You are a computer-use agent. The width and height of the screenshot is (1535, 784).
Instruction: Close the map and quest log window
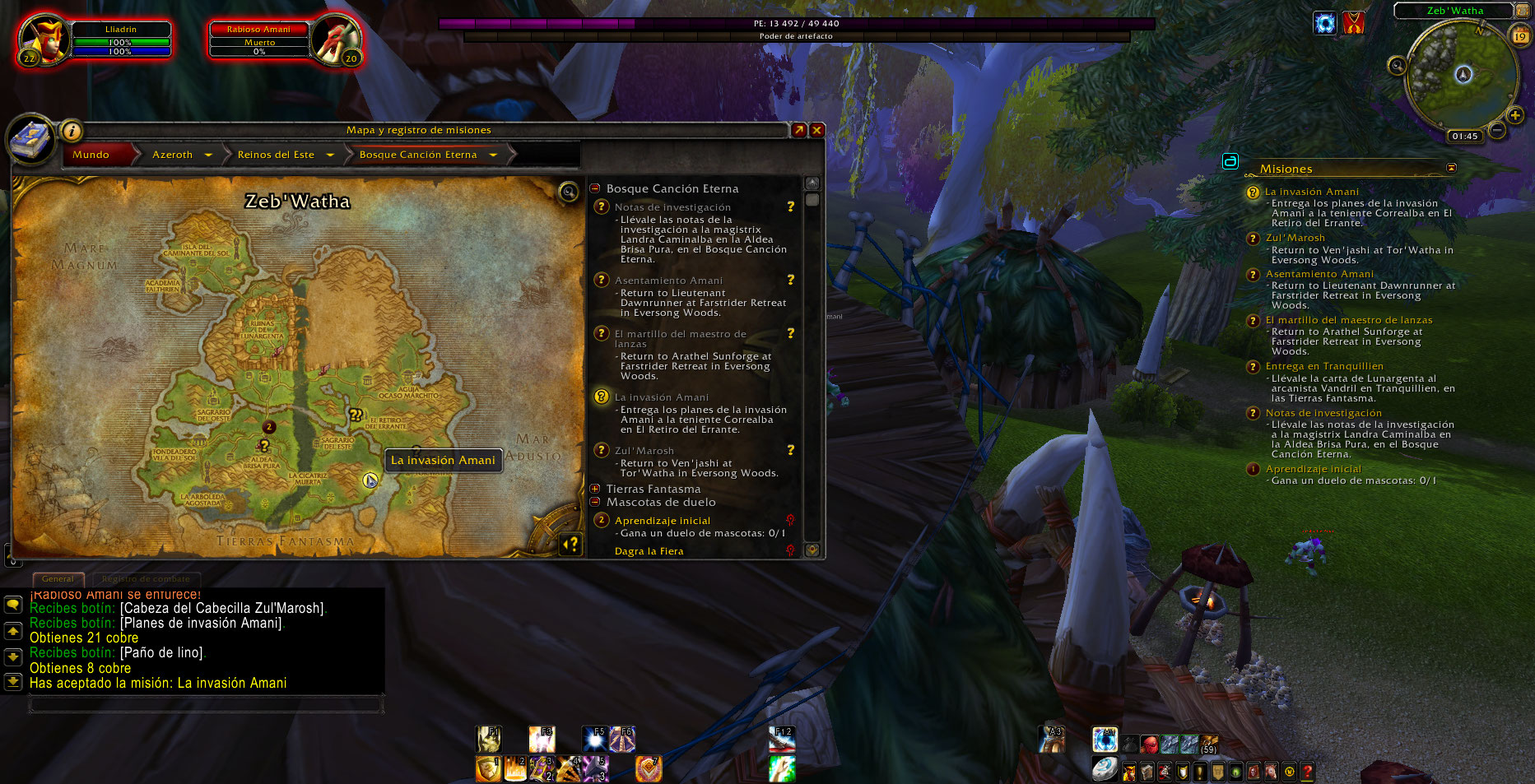point(817,130)
